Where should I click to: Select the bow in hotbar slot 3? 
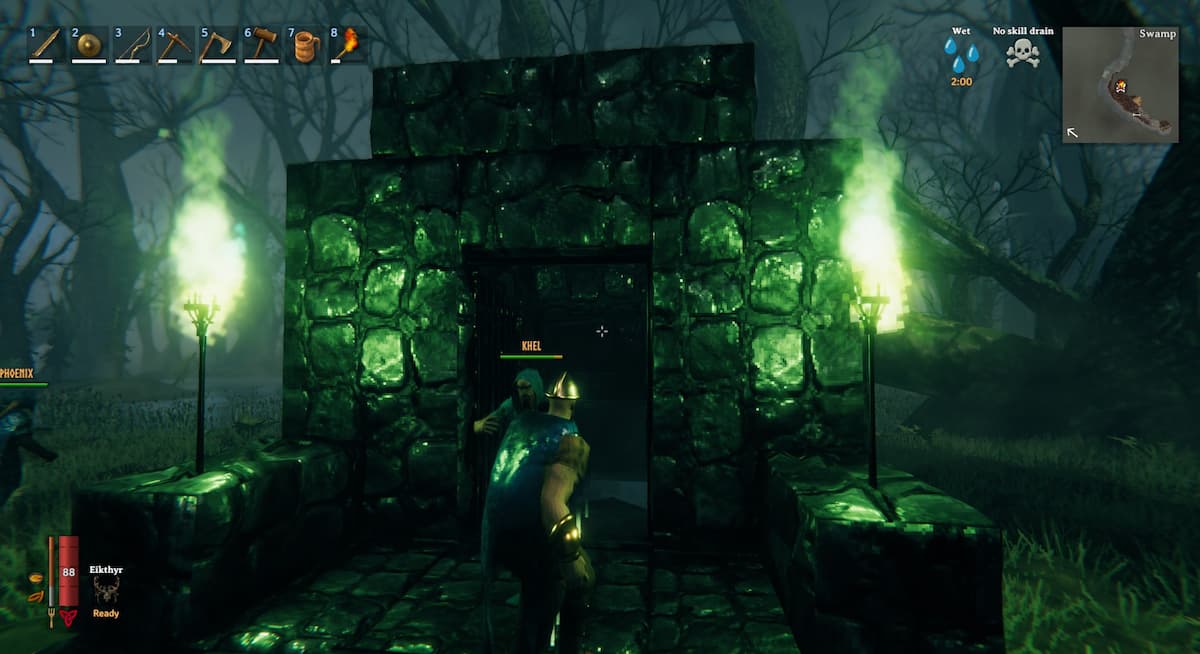point(131,45)
